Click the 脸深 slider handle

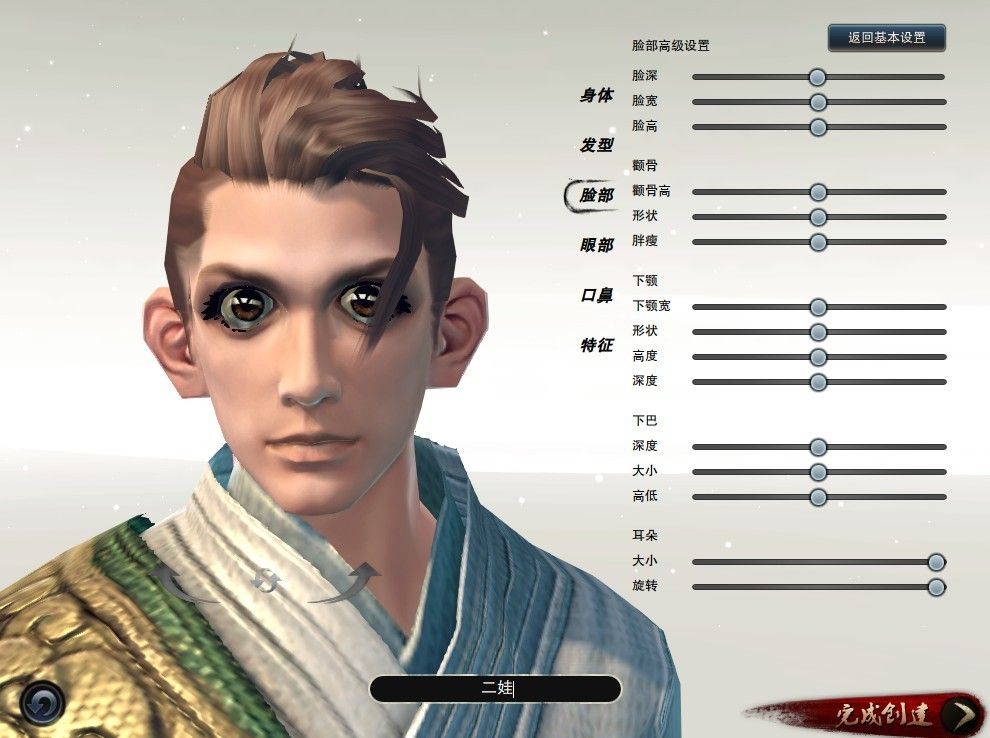(x=818, y=77)
